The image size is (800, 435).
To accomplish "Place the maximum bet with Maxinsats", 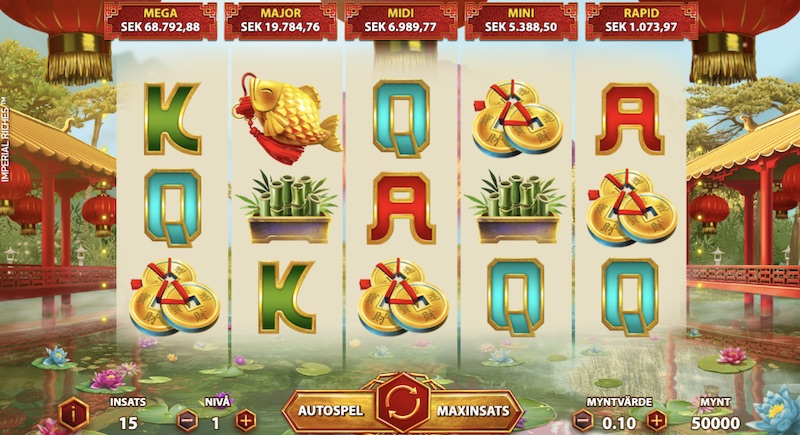I will [474, 410].
